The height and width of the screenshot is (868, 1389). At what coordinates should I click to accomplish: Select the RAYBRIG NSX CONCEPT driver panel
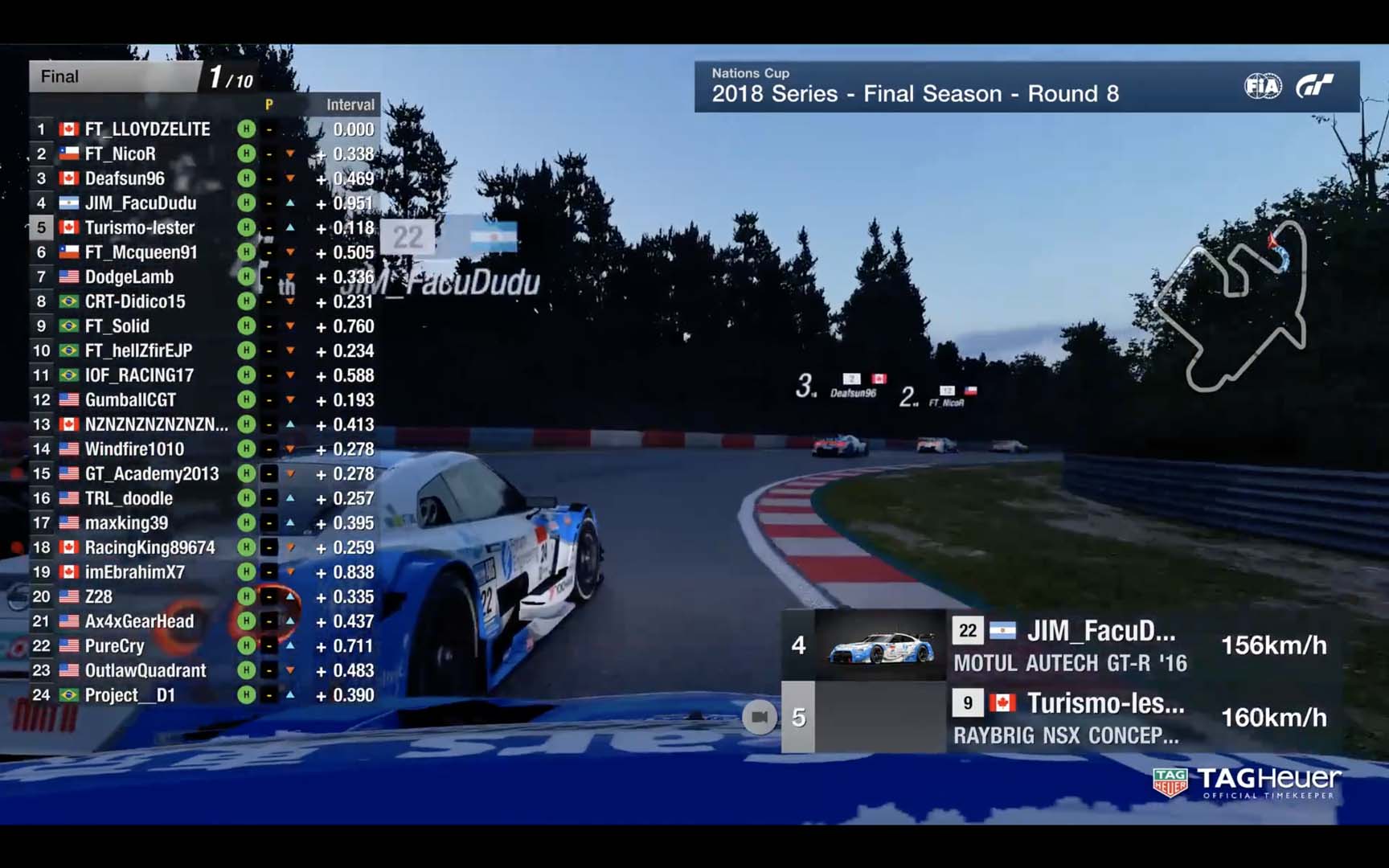tap(1065, 718)
